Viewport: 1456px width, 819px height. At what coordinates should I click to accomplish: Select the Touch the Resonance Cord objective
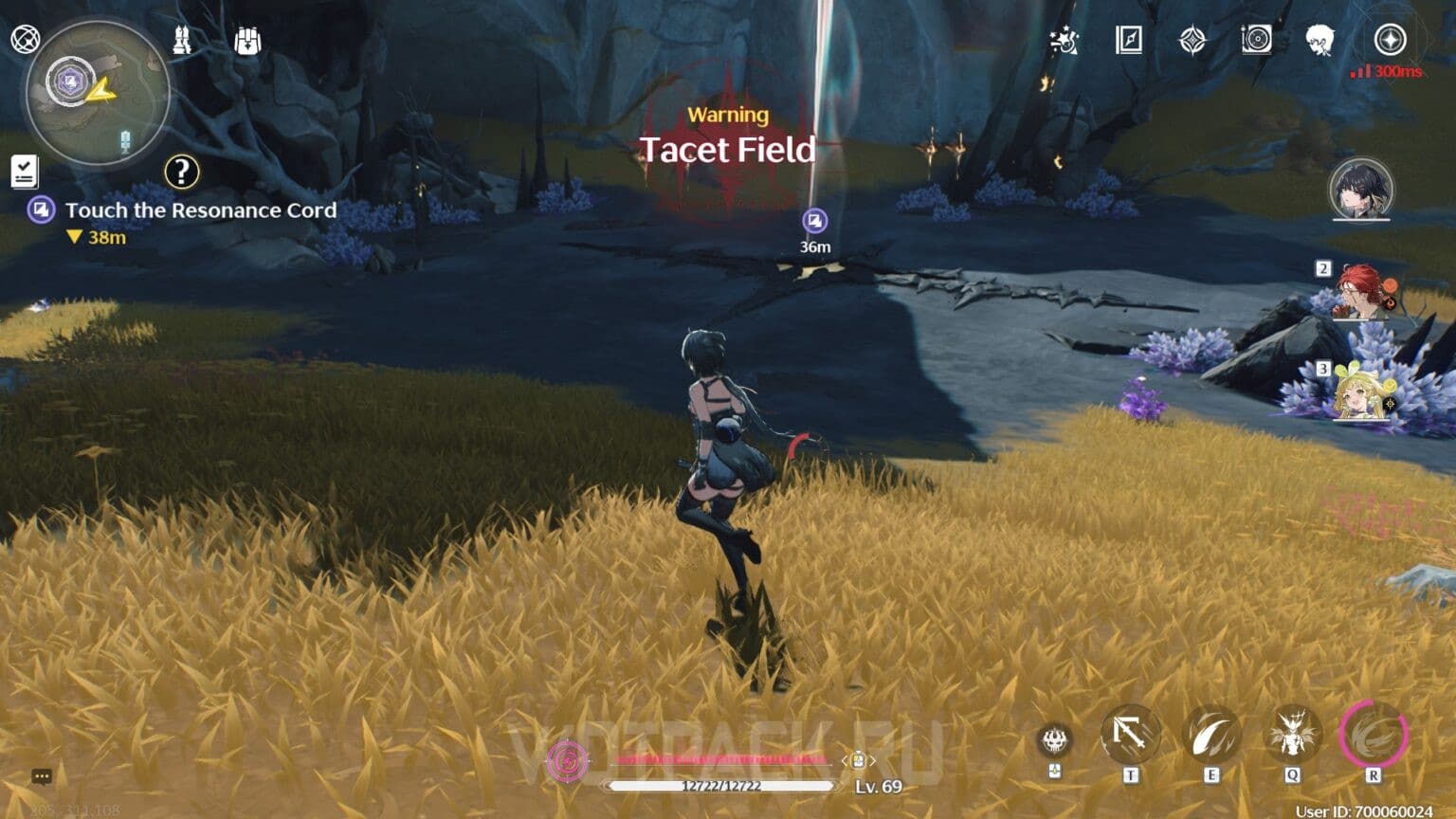200,210
